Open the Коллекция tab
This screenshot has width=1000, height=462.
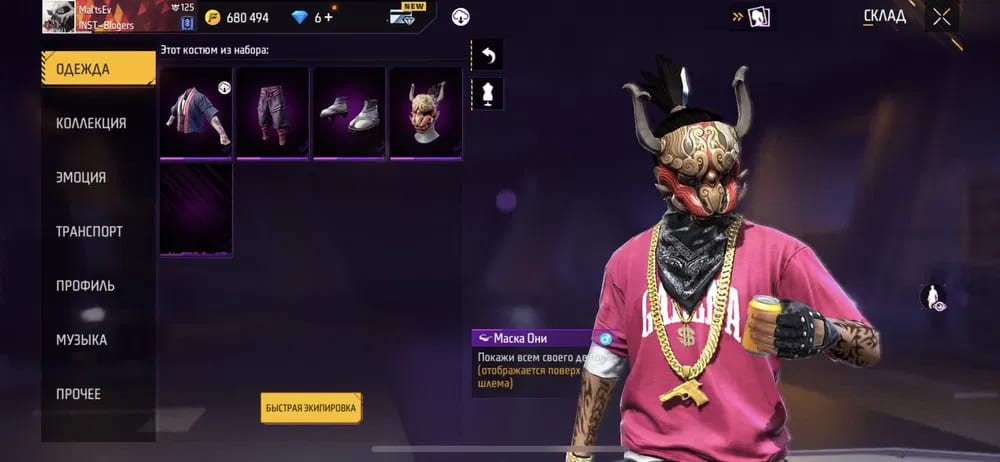tap(91, 123)
